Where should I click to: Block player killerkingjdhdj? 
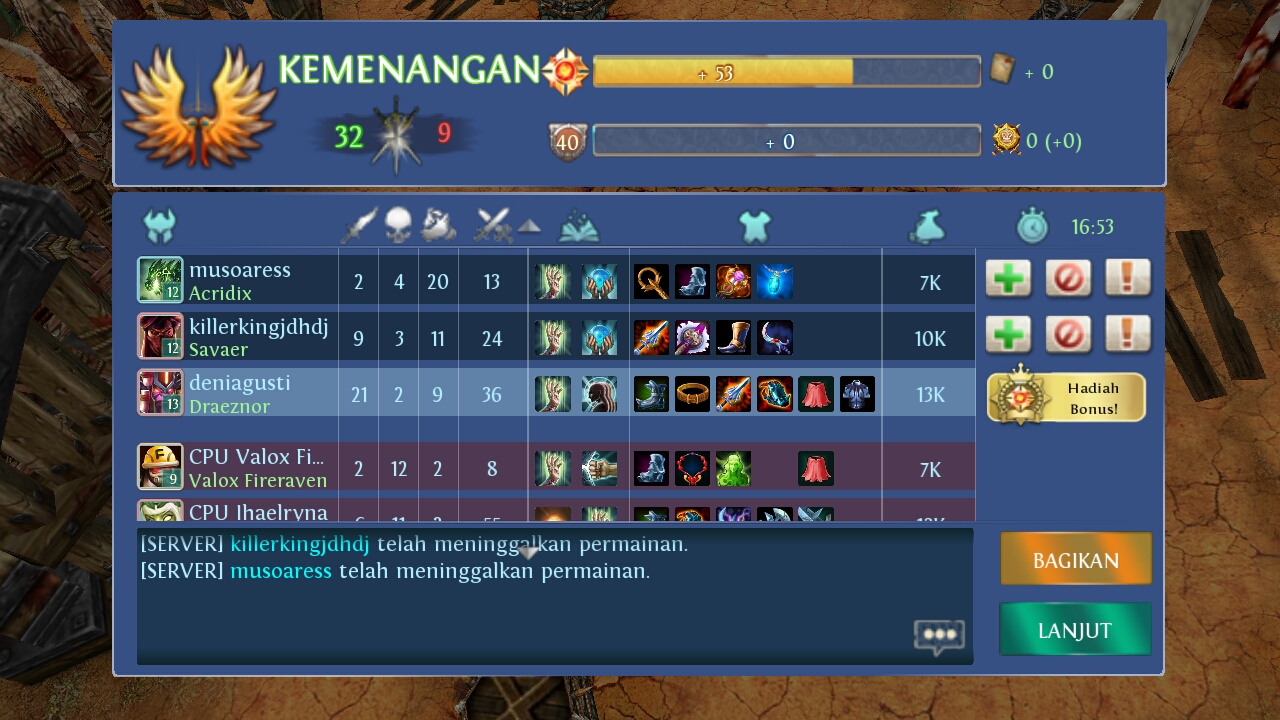(1068, 335)
